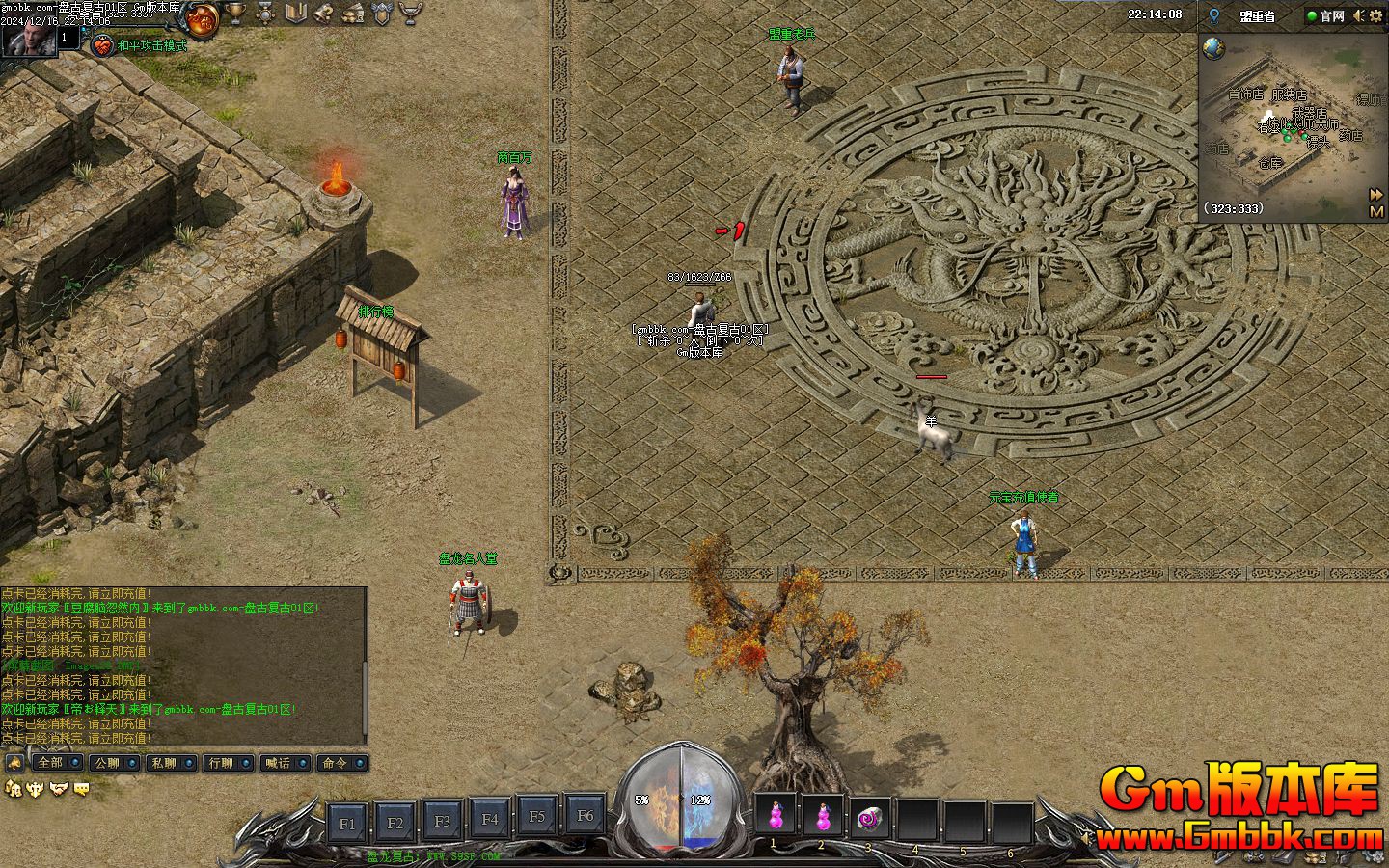This screenshot has height=868, width=1389.
Task: Open the world map globe icon
Action: [1213, 48]
